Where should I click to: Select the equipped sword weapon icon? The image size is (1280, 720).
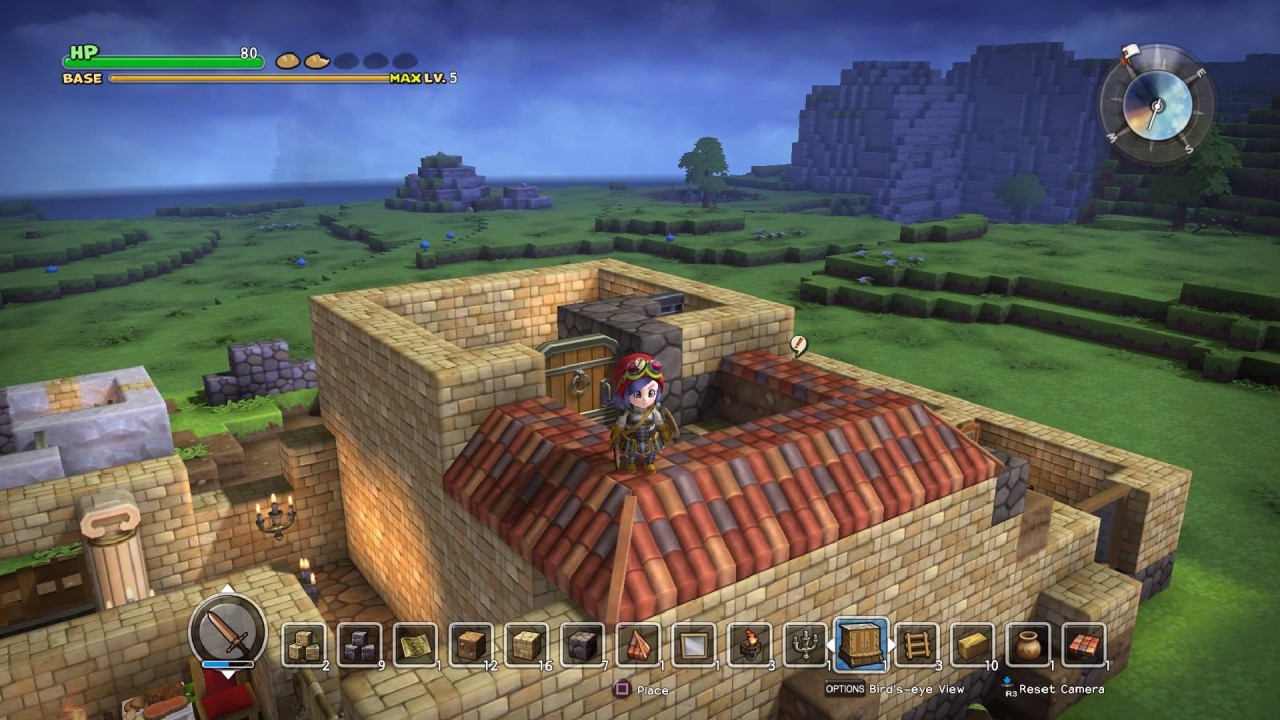click(x=227, y=632)
